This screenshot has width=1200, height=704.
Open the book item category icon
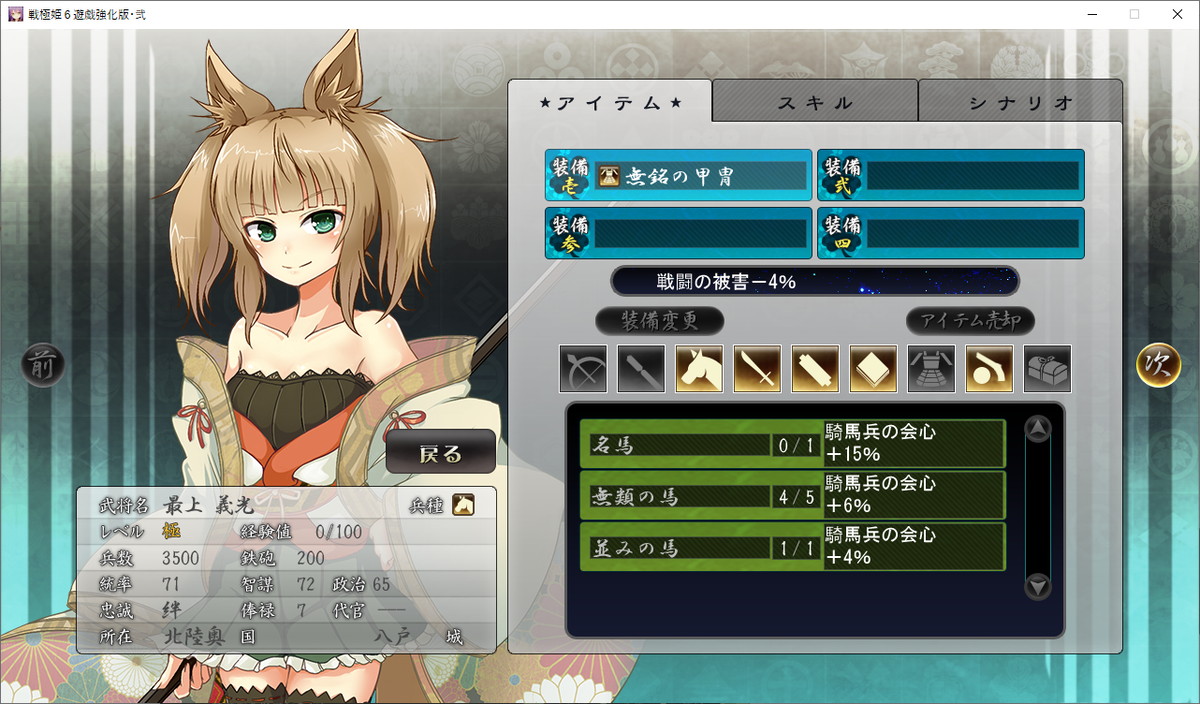click(x=873, y=369)
